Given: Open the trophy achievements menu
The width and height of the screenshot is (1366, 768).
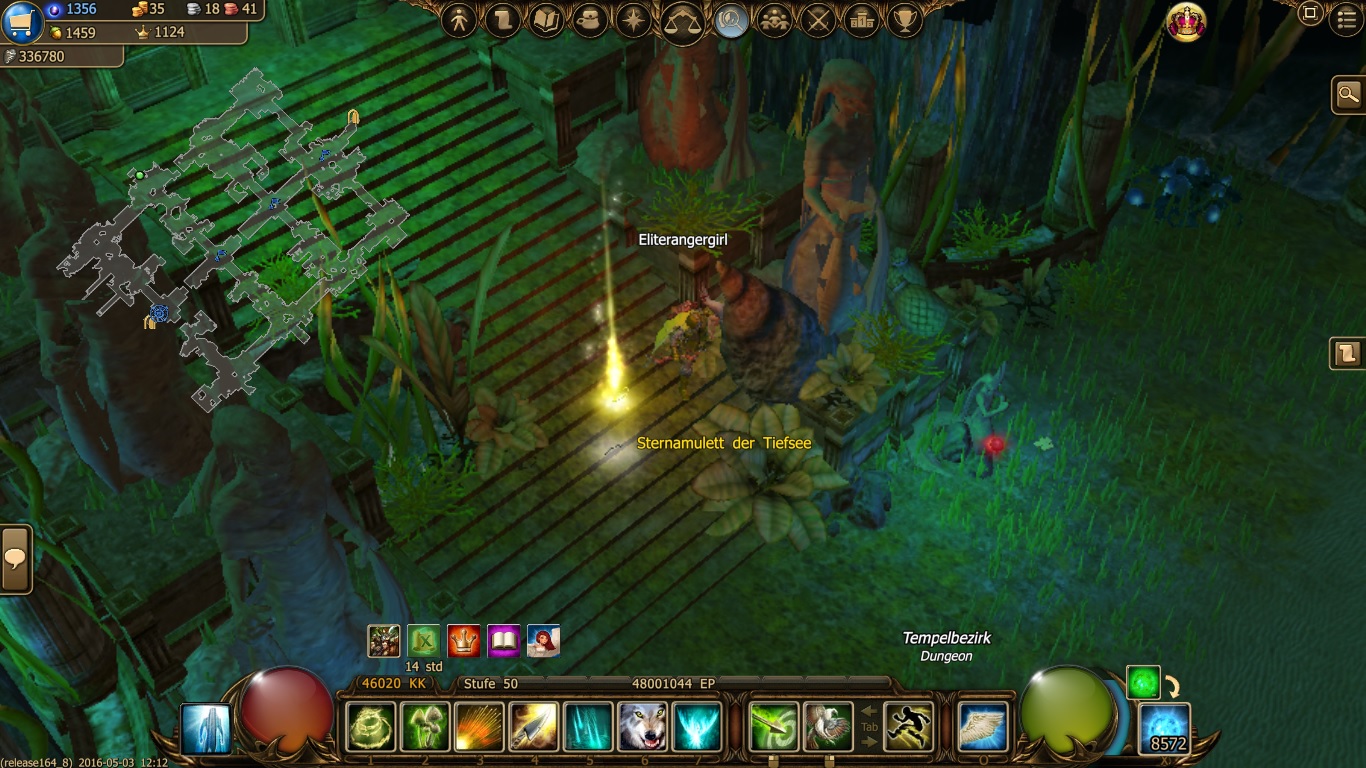Looking at the screenshot, I should coord(904,21).
